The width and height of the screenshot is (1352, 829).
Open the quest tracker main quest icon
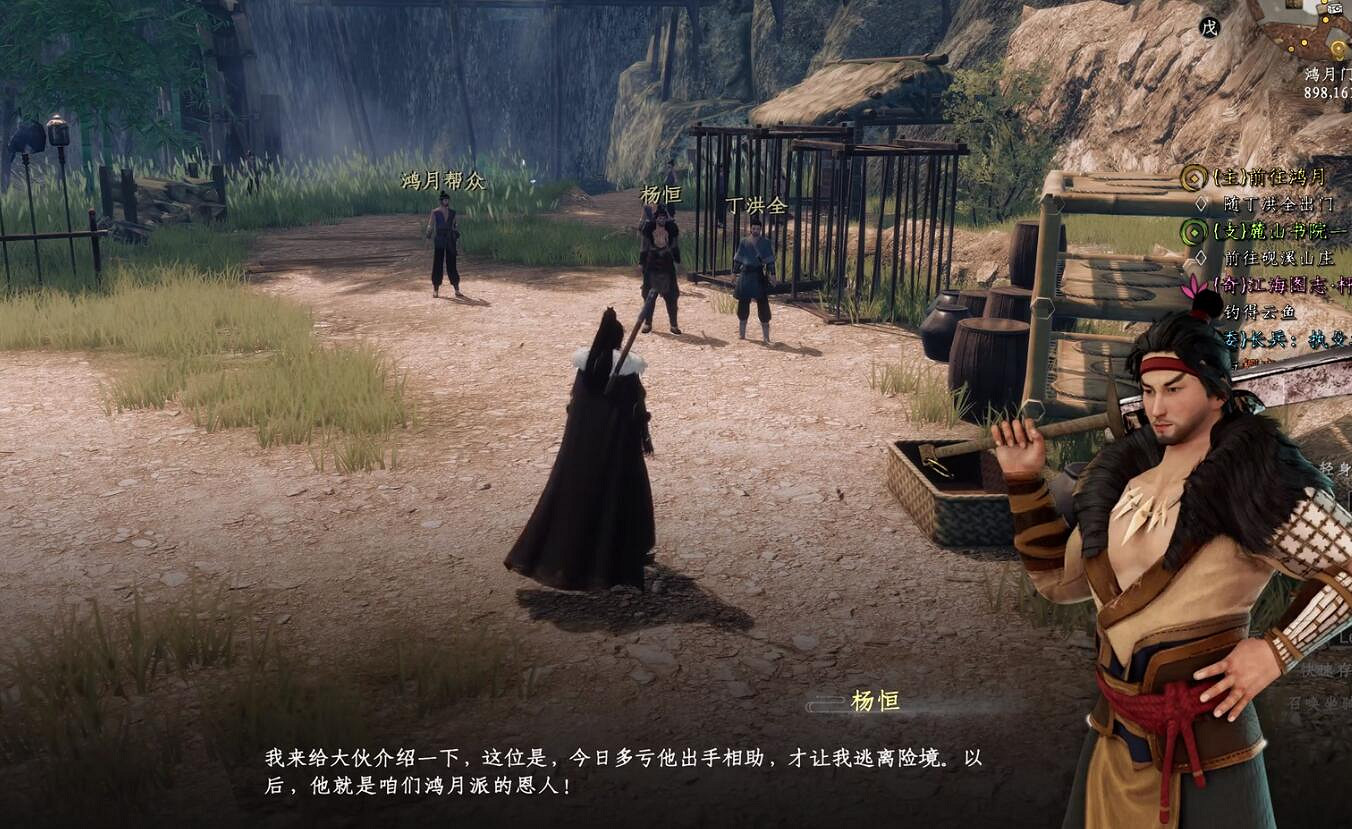(x=1192, y=178)
